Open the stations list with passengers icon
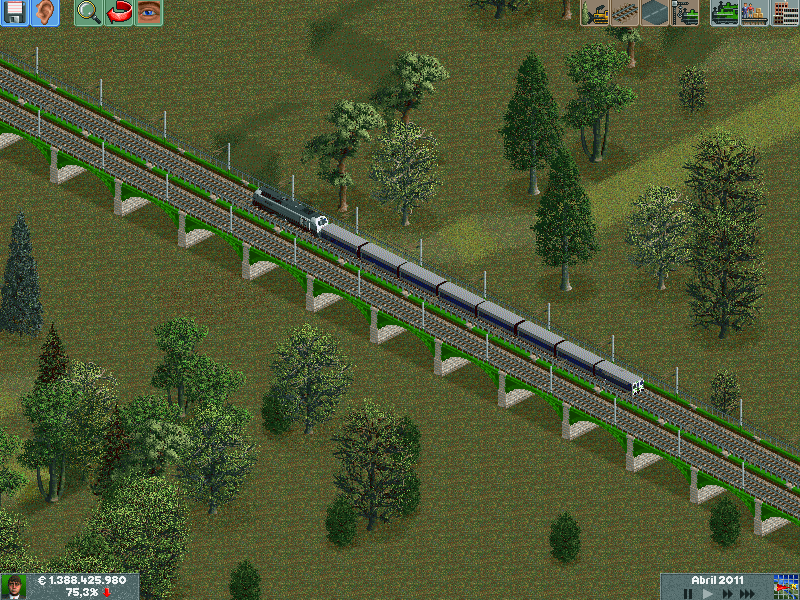The image size is (800, 600). 755,13
